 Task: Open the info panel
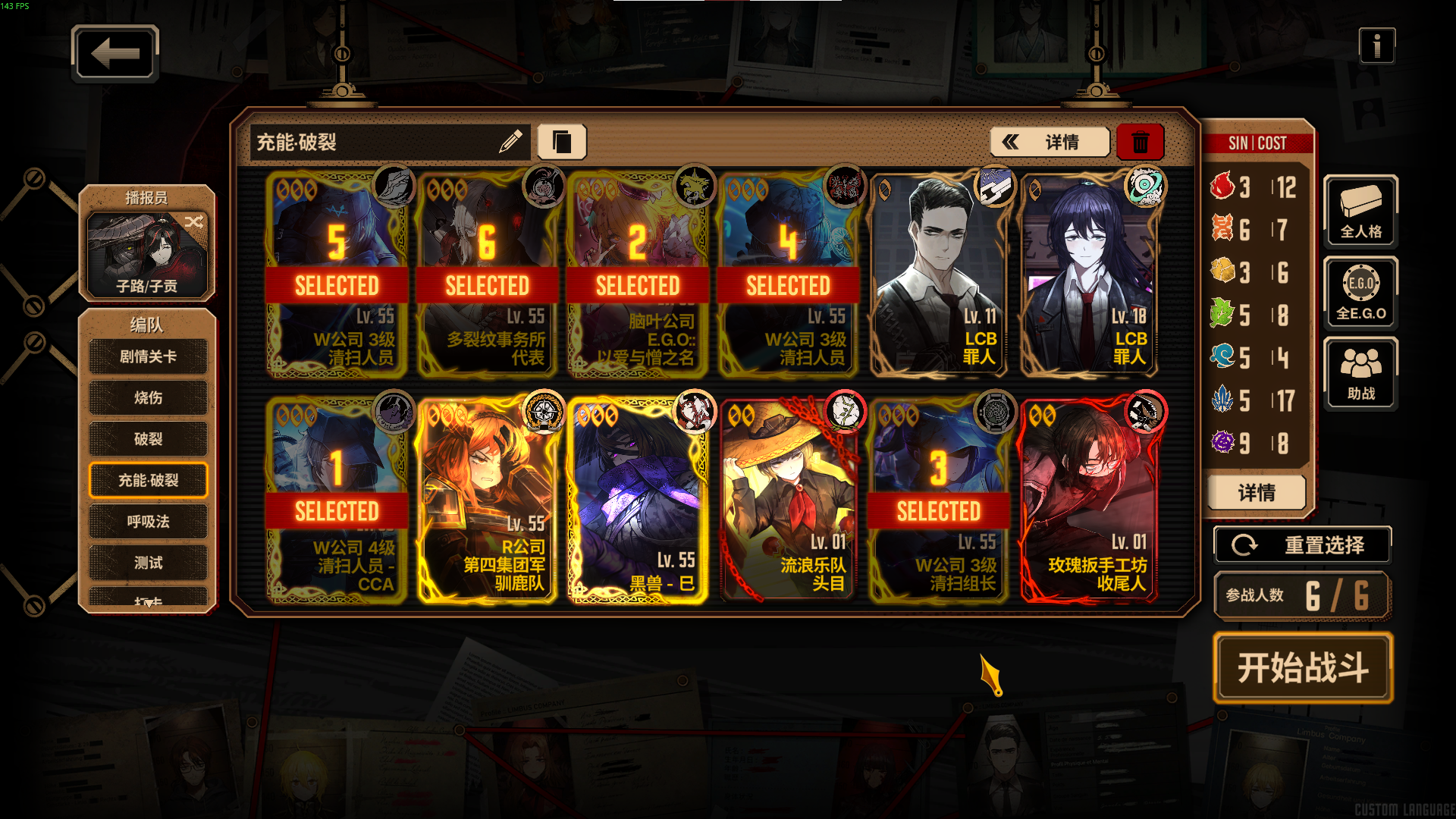tap(1376, 46)
